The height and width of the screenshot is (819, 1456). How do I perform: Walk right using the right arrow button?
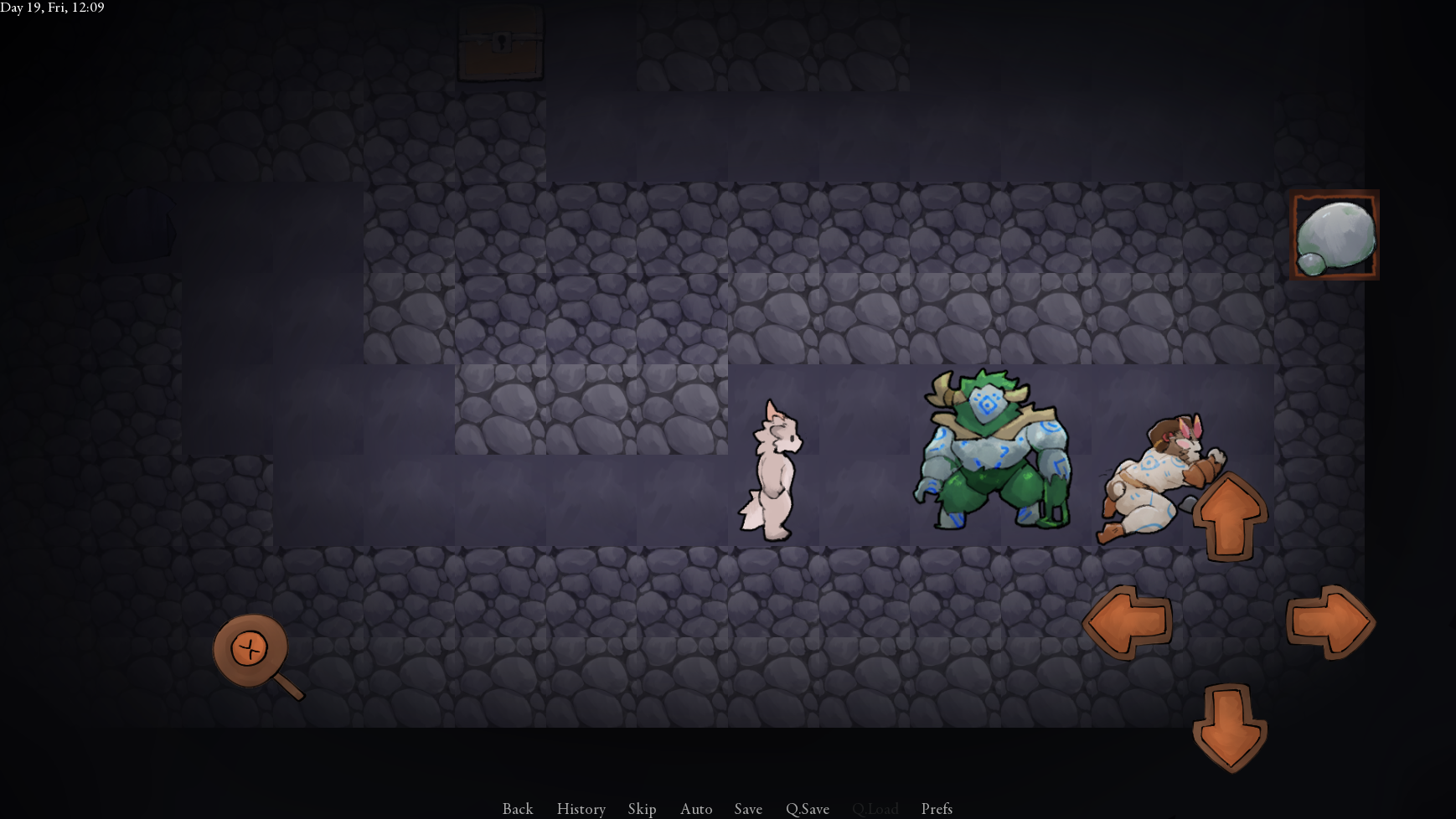(1330, 622)
